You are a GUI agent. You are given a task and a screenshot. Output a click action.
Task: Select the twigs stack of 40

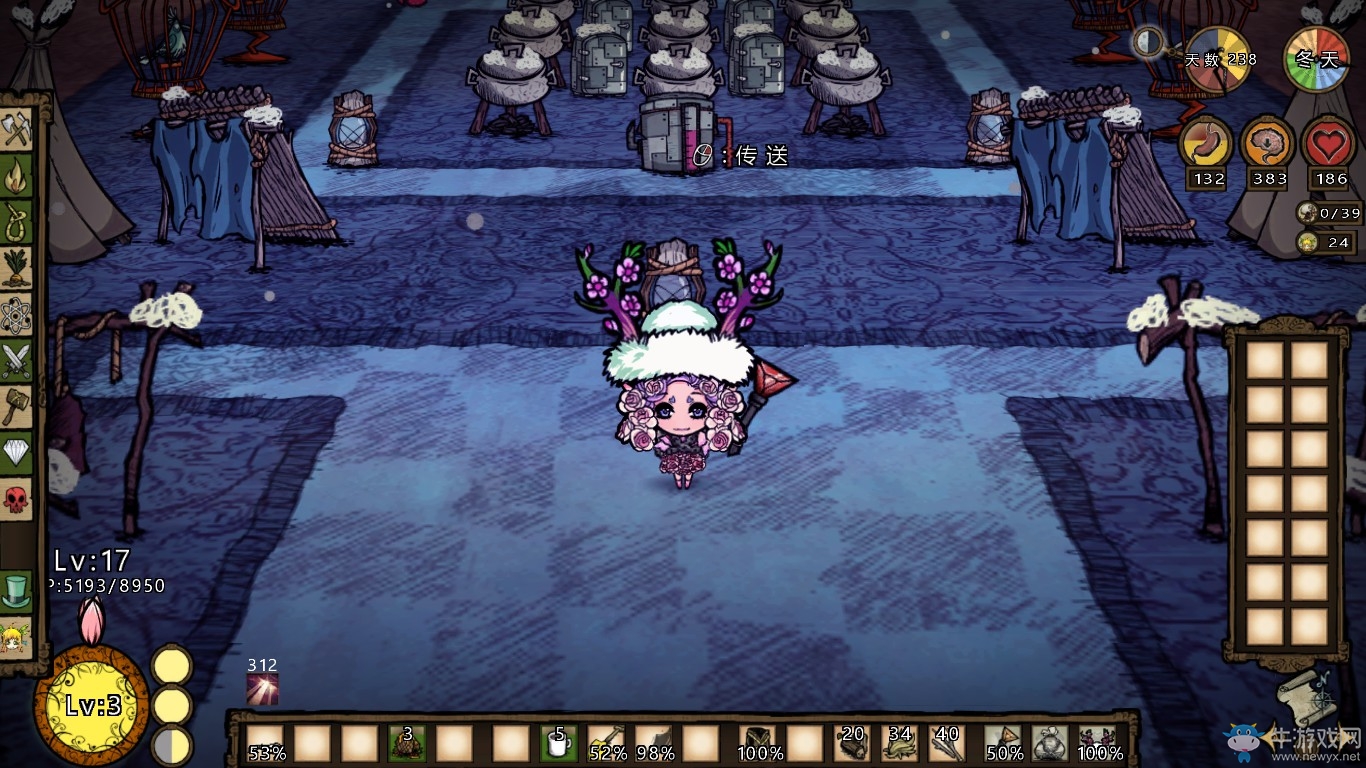(x=947, y=744)
